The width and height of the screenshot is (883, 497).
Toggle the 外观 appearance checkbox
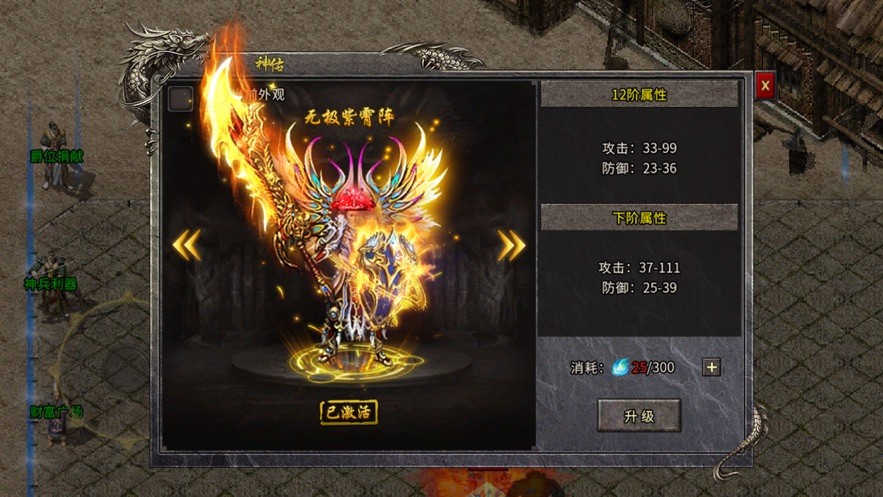coord(181,98)
